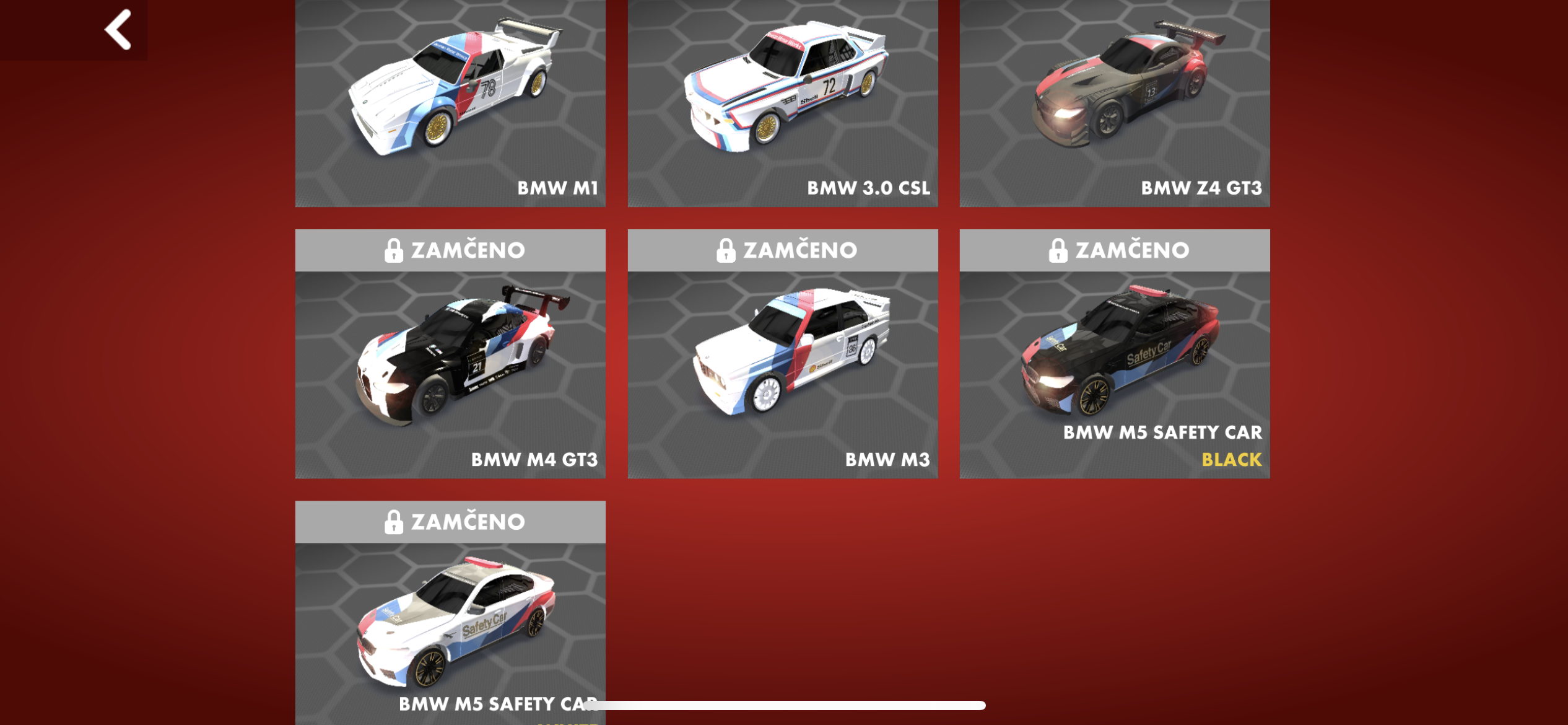Click the lock icon on BMW M3 card

726,250
